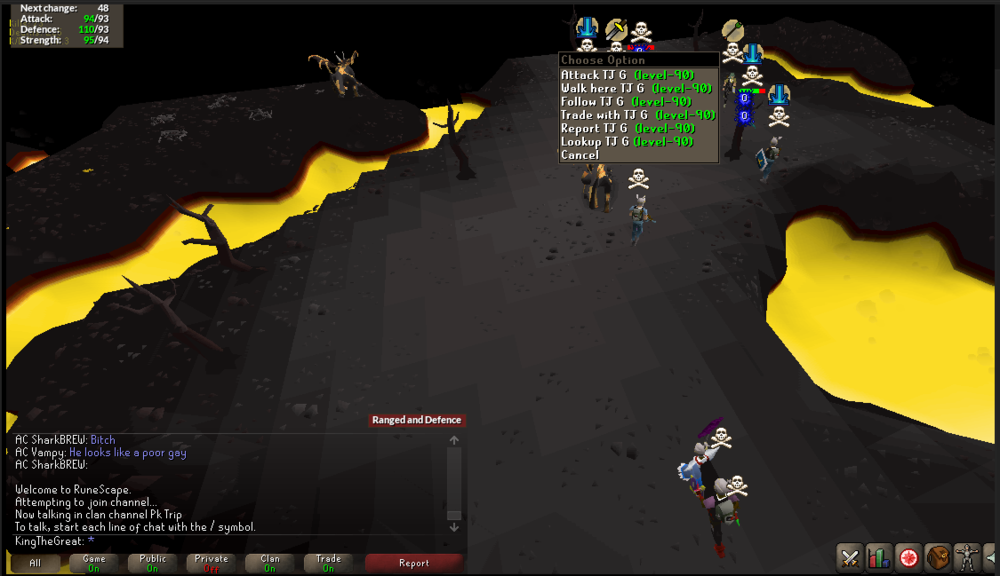Open the crossed swords combat tab
Screen dimensions: 1000x576
tap(850, 556)
